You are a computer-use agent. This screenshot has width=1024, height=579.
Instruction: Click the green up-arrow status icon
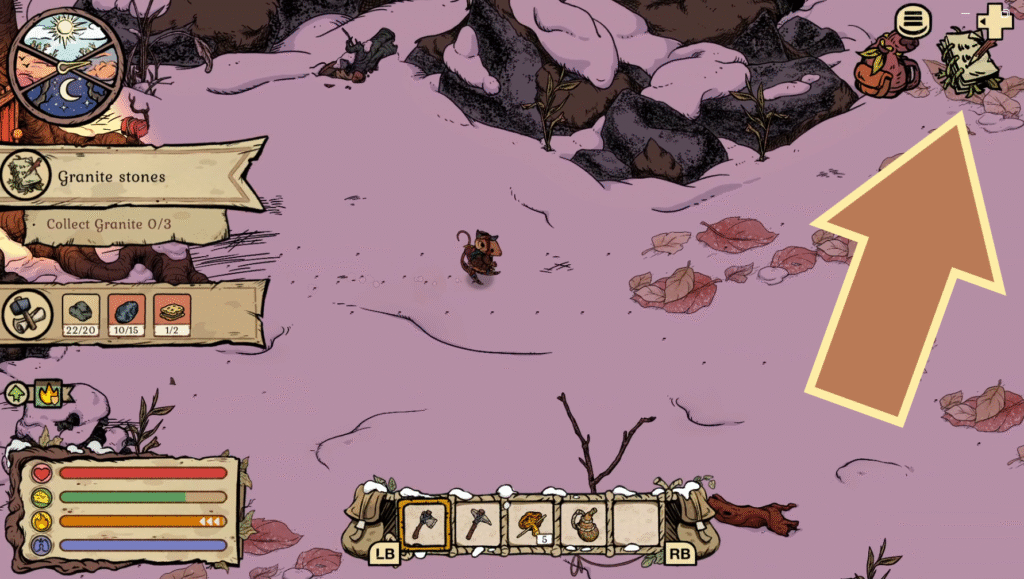(x=18, y=394)
